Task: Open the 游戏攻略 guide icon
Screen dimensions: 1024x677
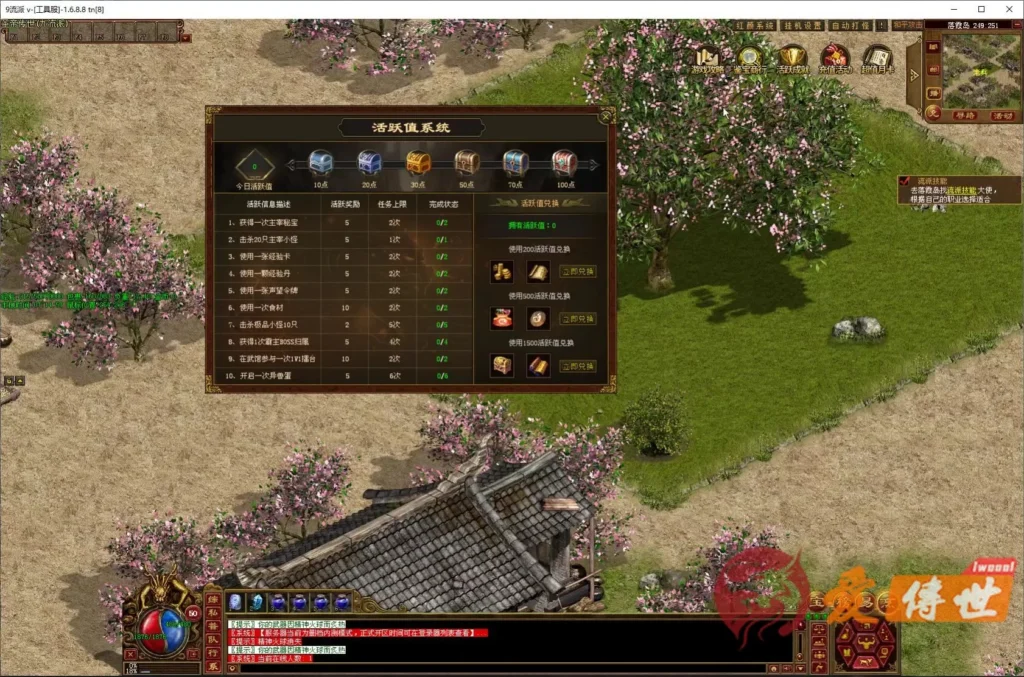Action: click(709, 58)
